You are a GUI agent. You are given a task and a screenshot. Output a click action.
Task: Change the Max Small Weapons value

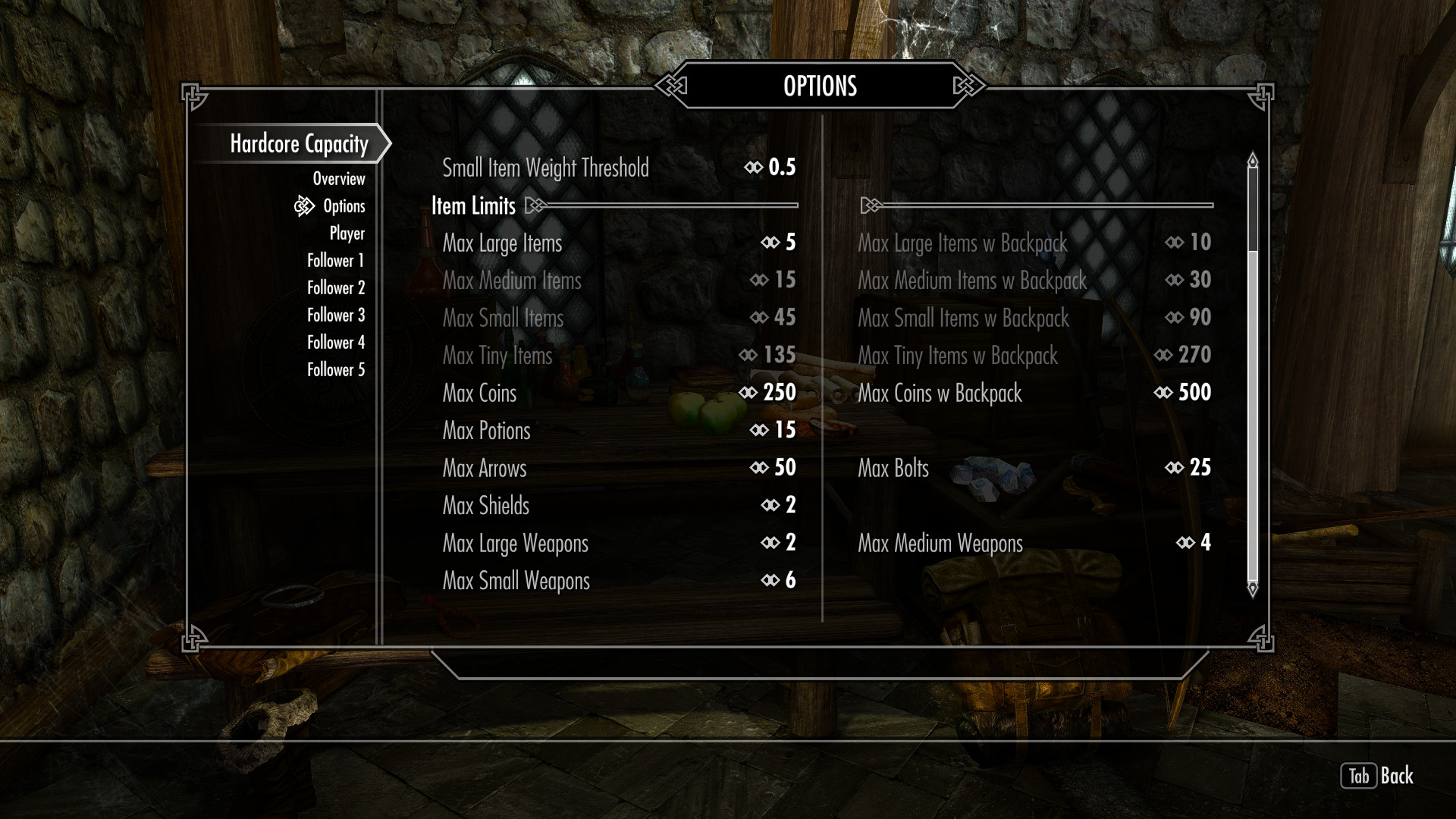(619, 581)
